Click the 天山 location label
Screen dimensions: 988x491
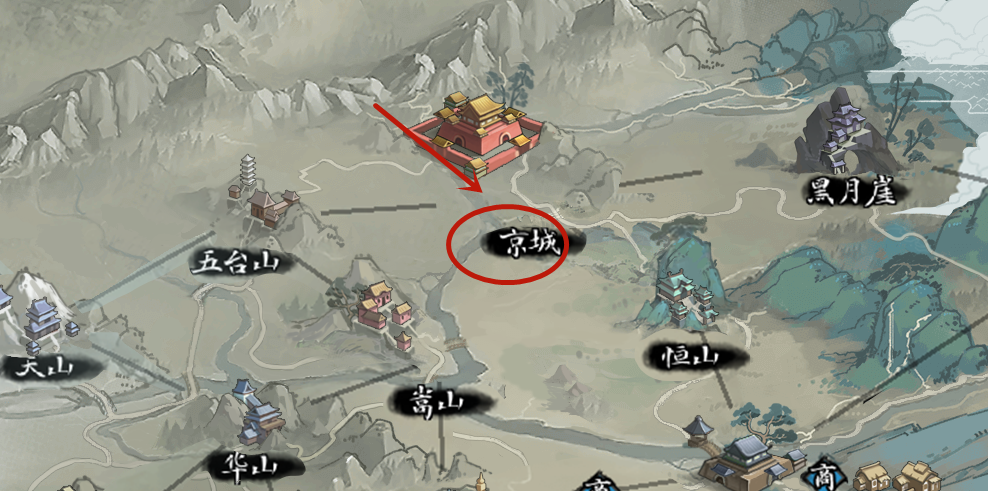[x=45, y=367]
